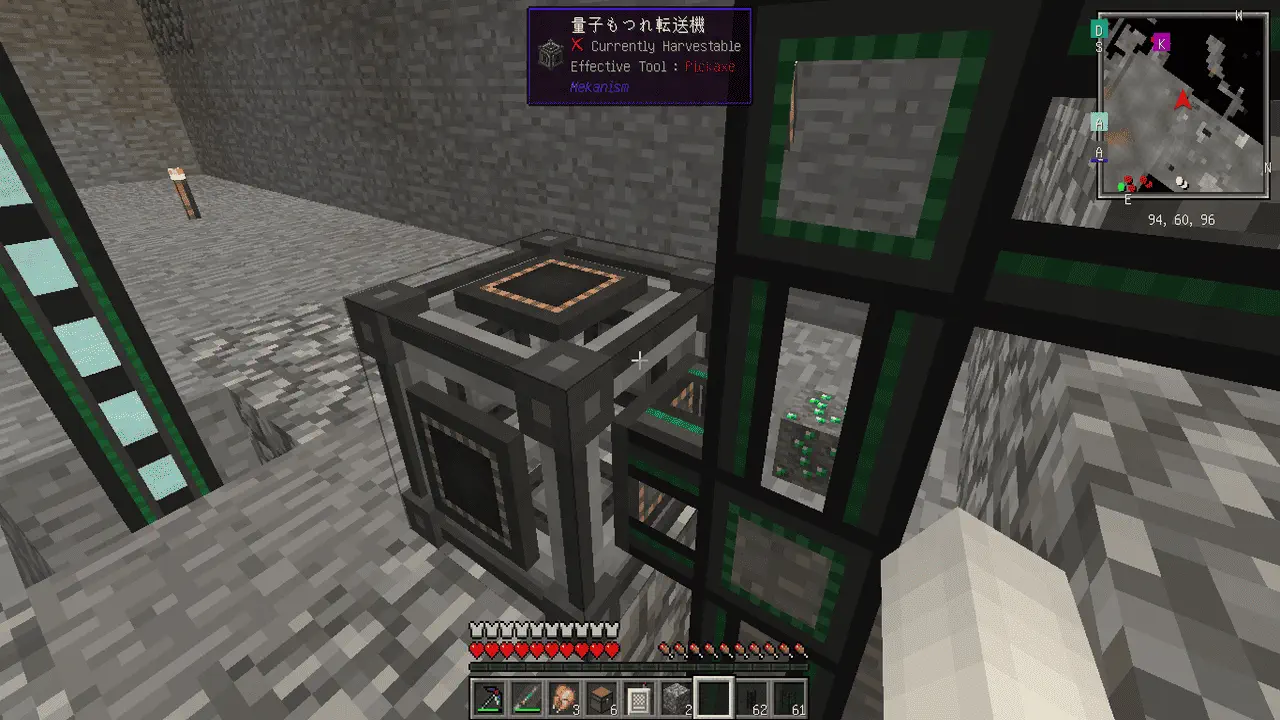The image size is (1280, 720).
Task: Select the hotbar stack of 62
Action: click(752, 698)
